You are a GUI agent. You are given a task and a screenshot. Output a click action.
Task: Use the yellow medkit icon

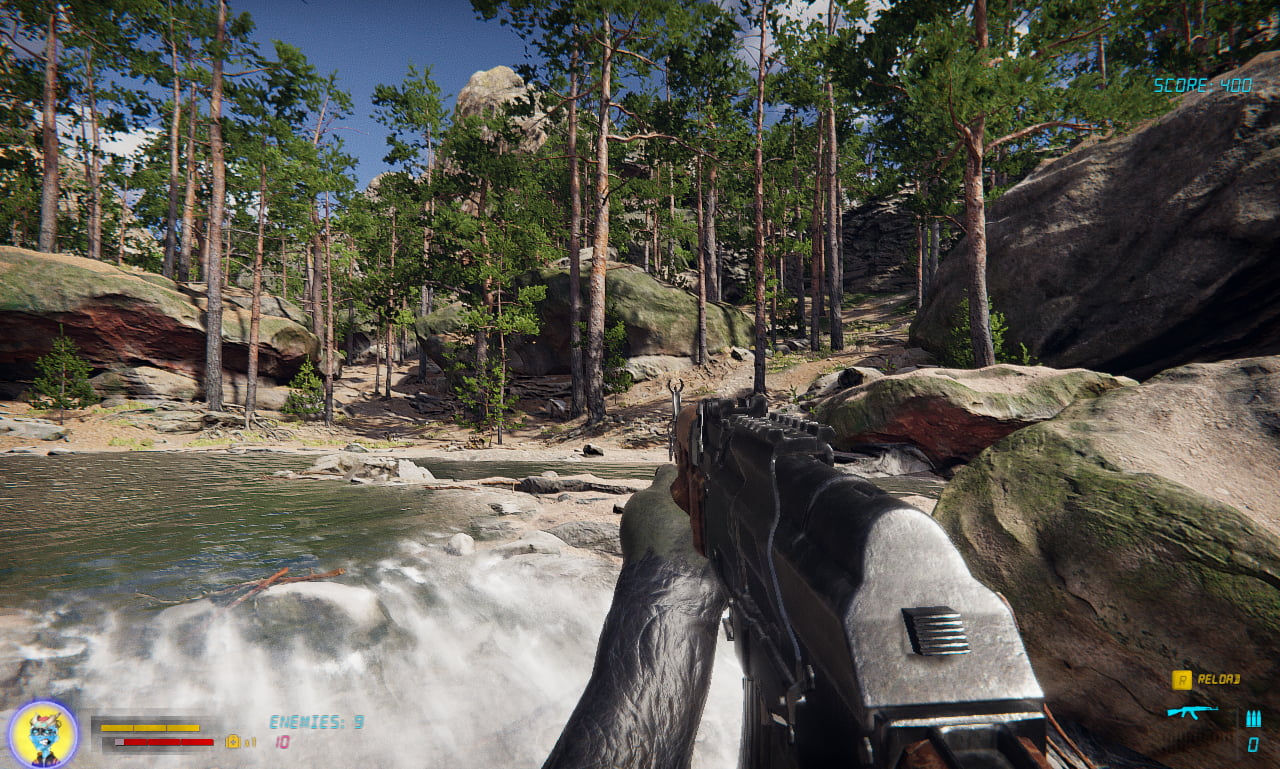pos(233,741)
